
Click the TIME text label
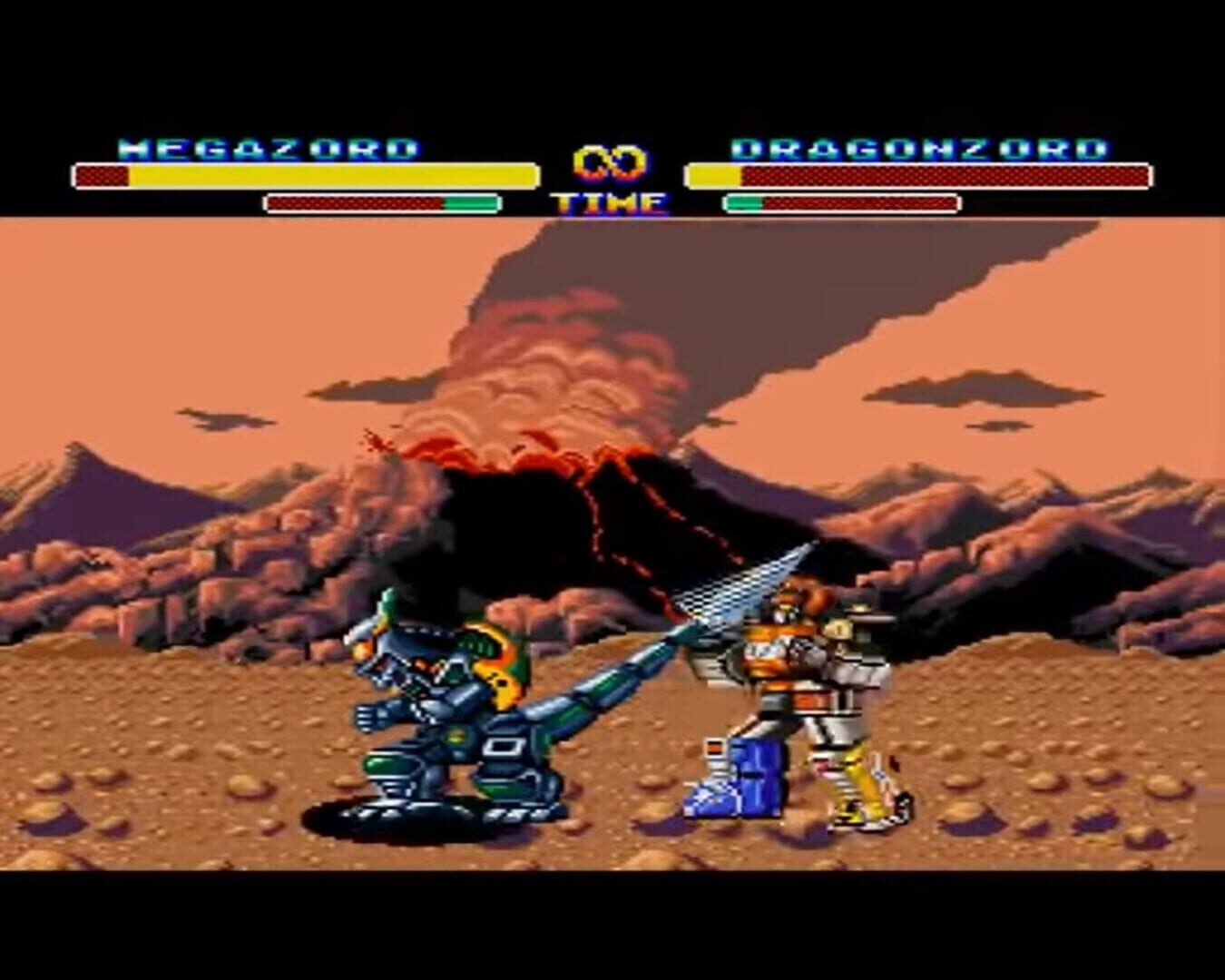tap(606, 204)
